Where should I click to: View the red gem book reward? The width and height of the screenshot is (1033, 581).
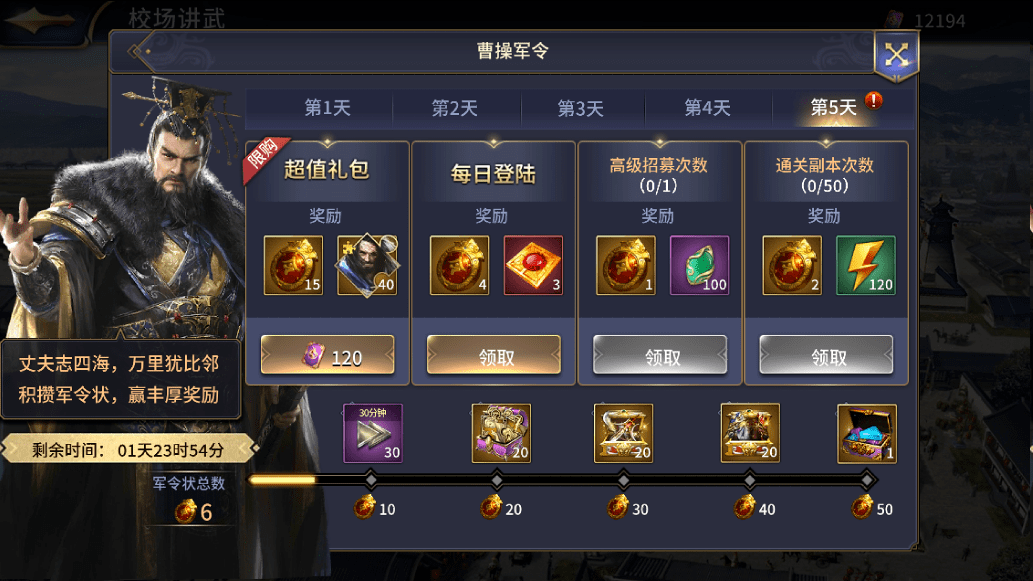[533, 265]
